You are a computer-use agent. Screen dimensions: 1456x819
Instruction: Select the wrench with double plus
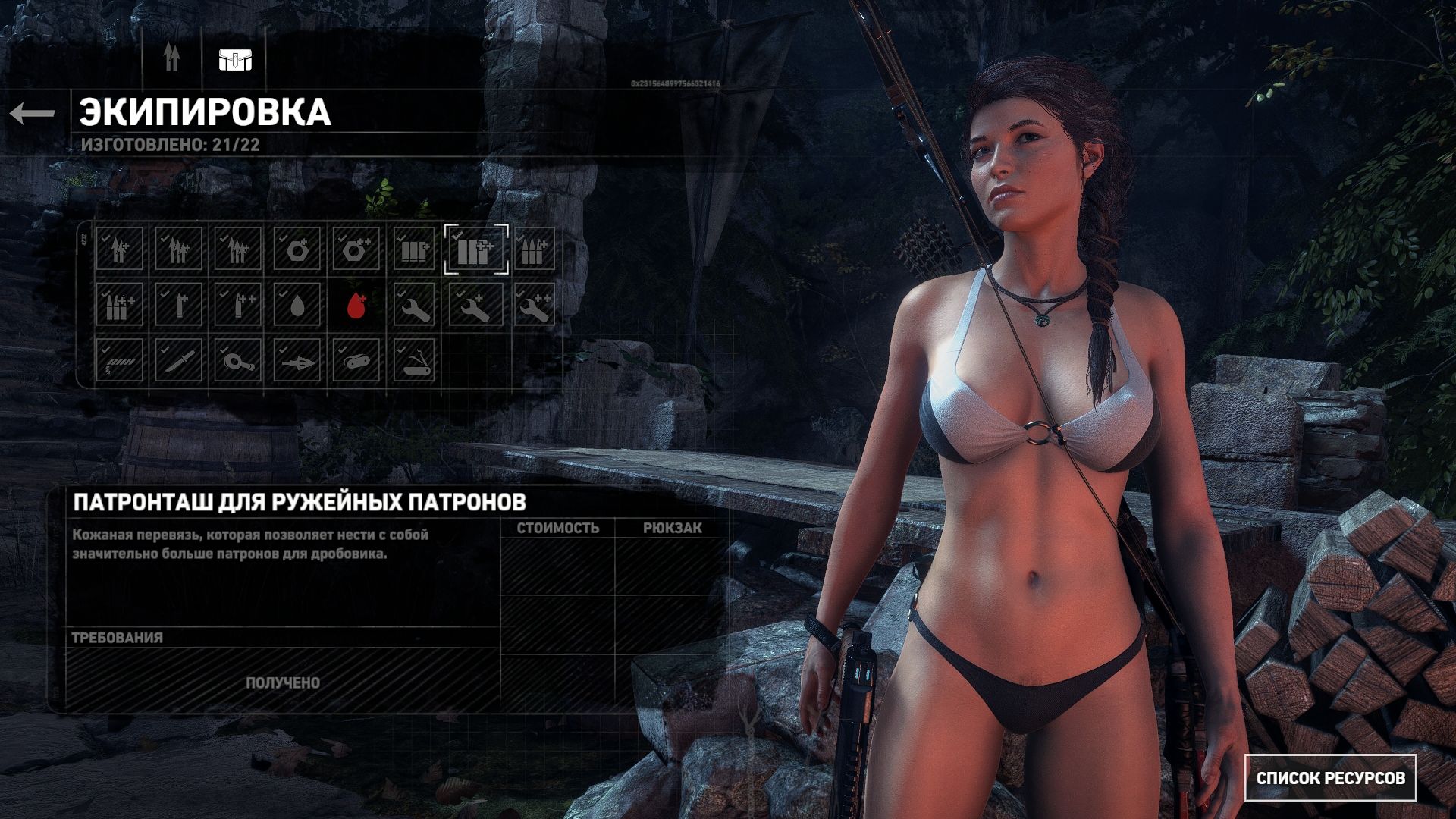click(x=534, y=305)
